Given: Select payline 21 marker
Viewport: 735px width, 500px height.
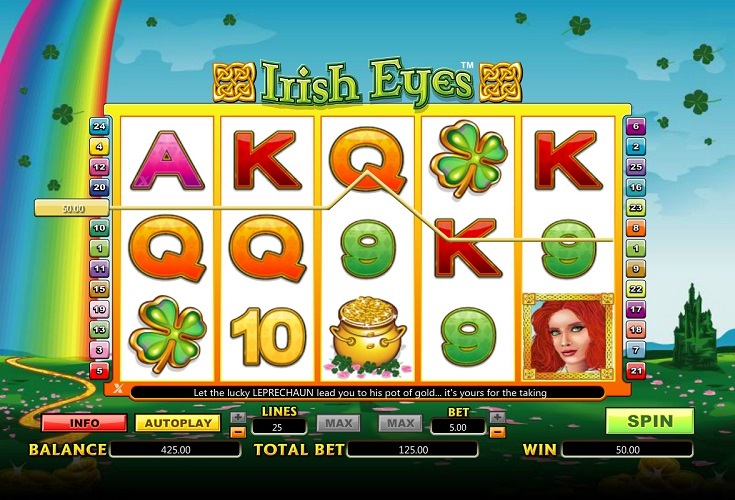Looking at the screenshot, I should tap(635, 371).
